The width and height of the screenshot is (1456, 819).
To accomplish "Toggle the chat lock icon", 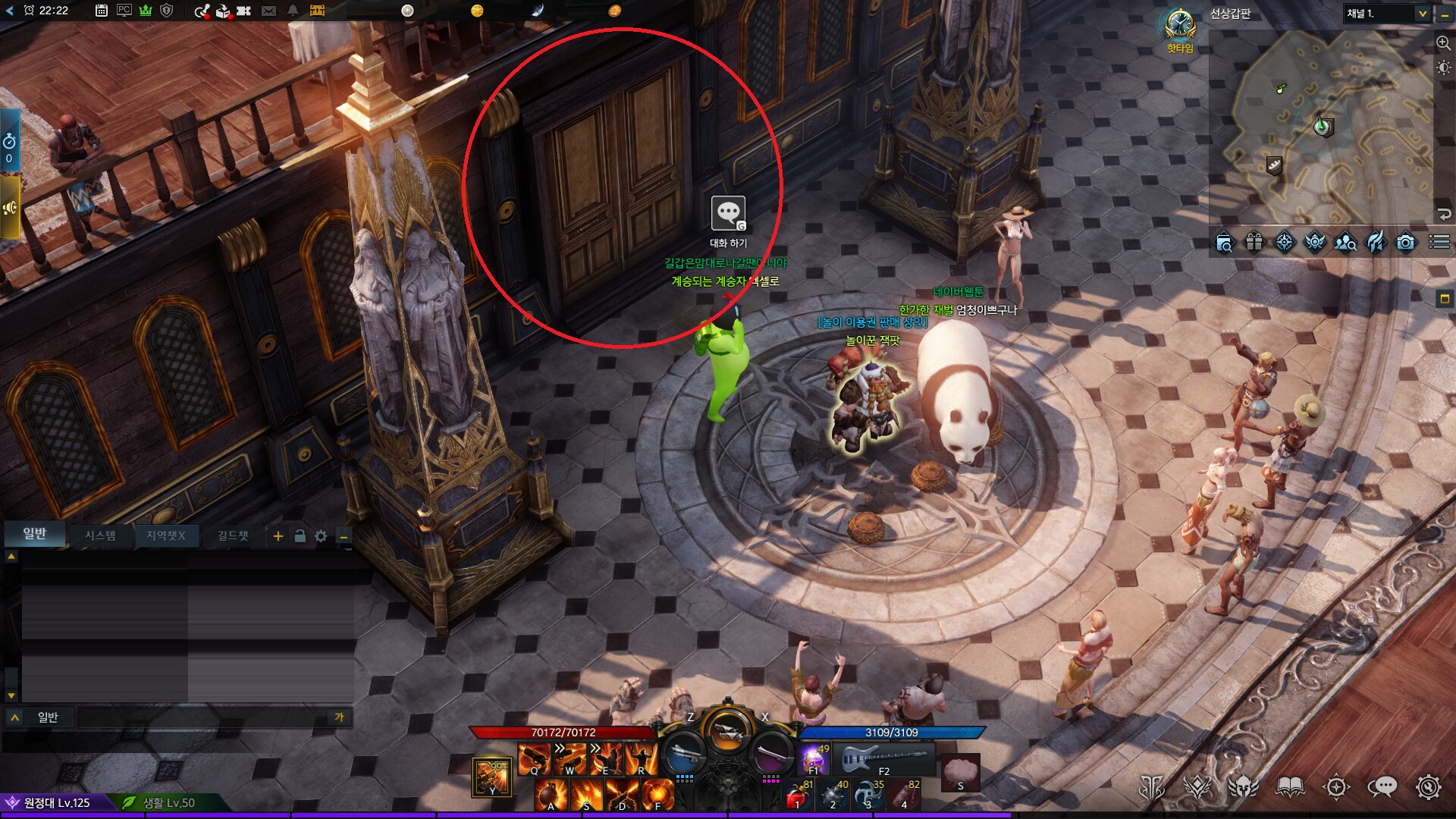I will click(300, 536).
